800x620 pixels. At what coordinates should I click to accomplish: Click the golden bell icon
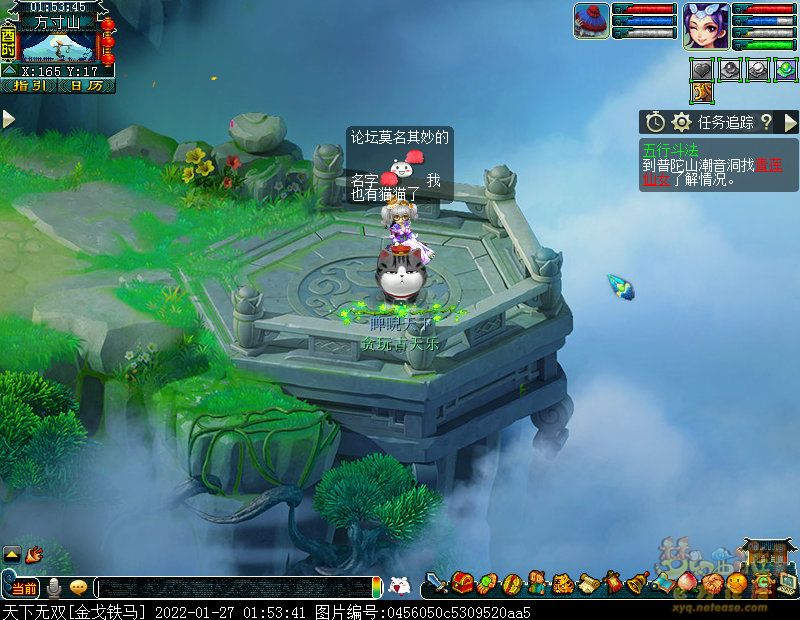(638, 583)
